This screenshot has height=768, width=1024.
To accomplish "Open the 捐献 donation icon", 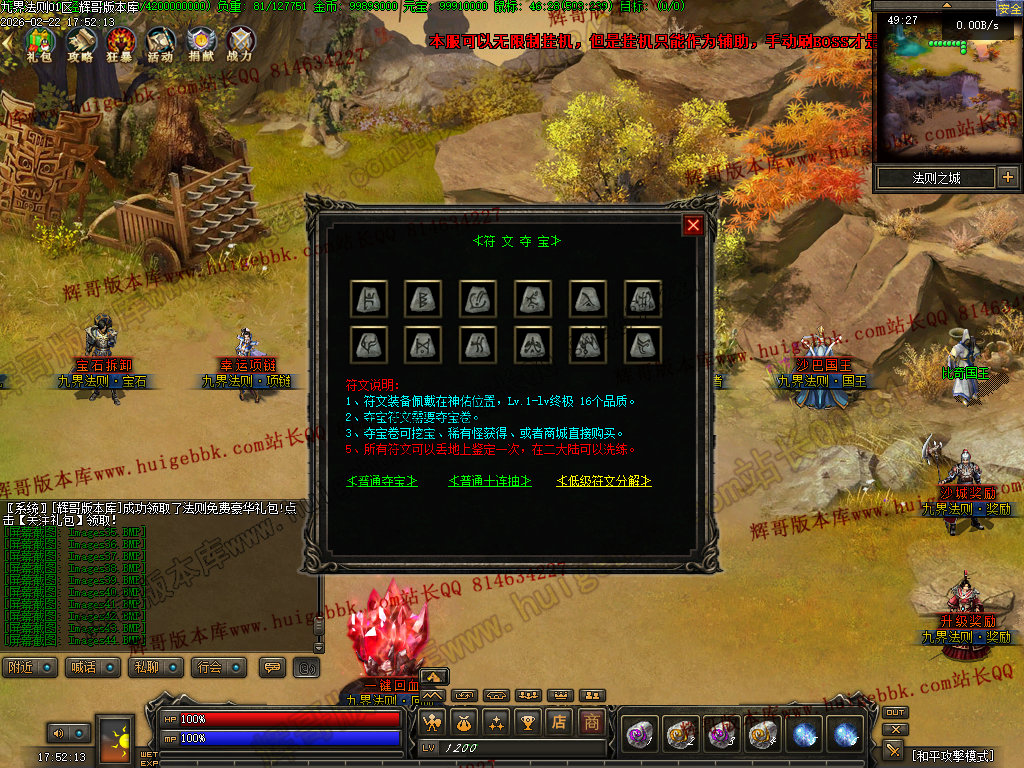I will (x=200, y=43).
